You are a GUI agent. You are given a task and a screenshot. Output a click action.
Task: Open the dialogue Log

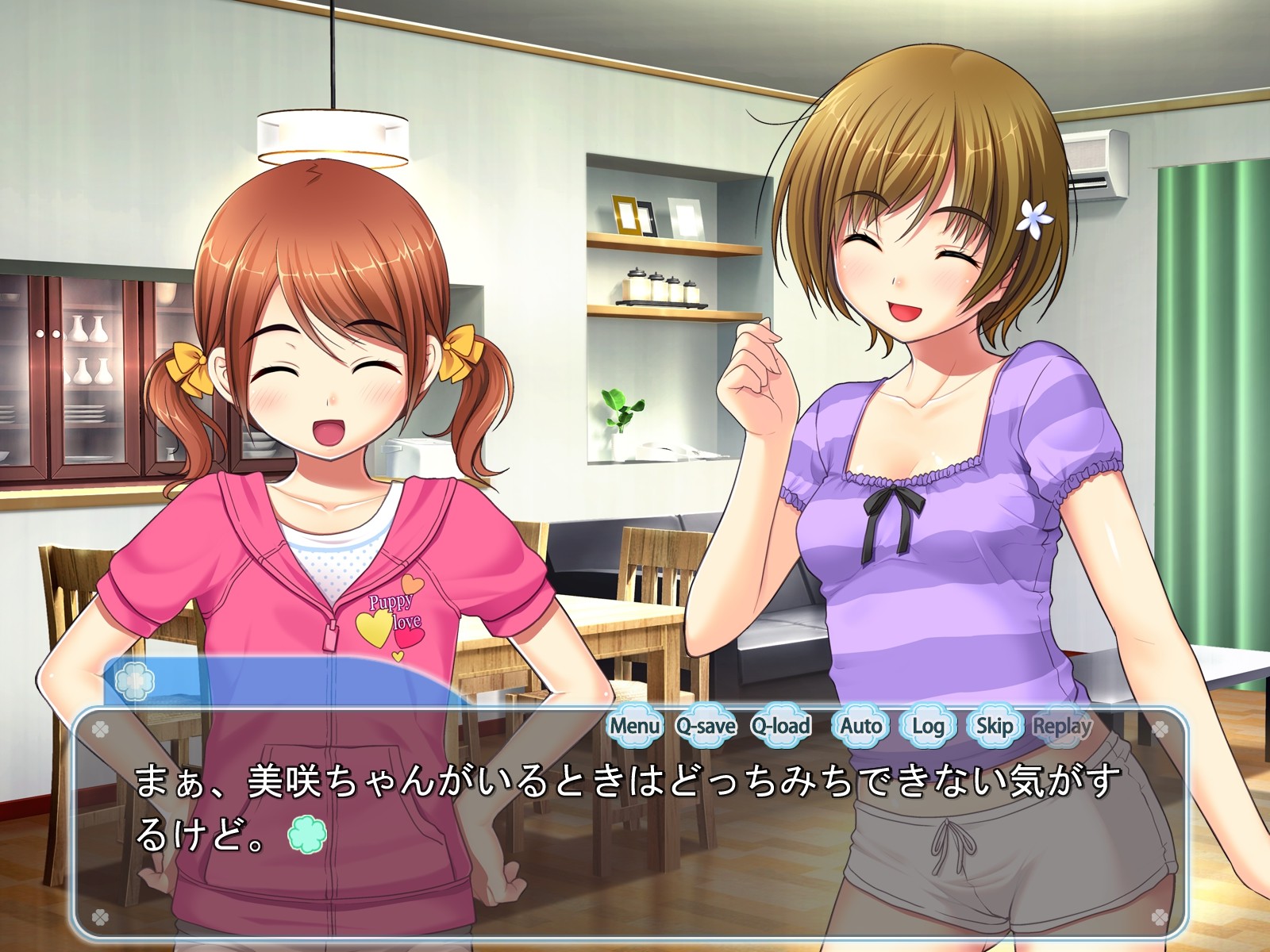928,726
